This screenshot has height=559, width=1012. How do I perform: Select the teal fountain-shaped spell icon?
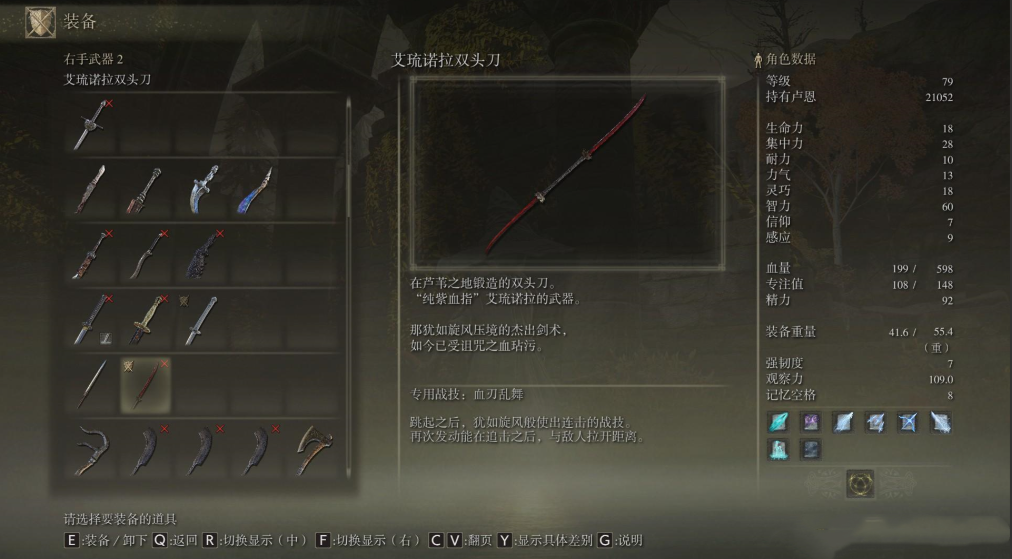(x=779, y=450)
